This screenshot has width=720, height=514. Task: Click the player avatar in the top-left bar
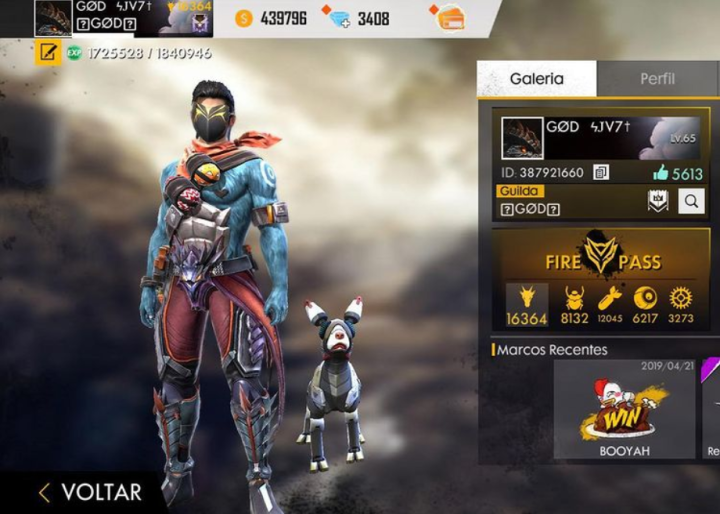tap(53, 18)
